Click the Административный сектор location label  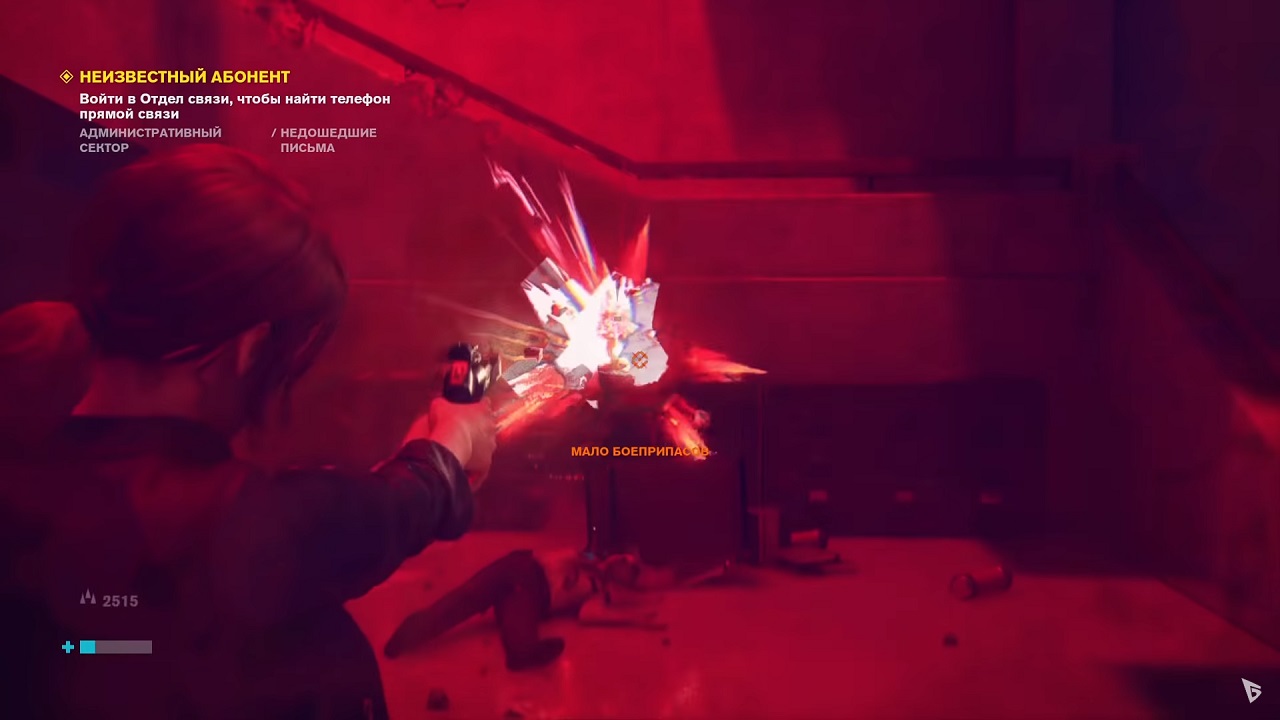(150, 140)
